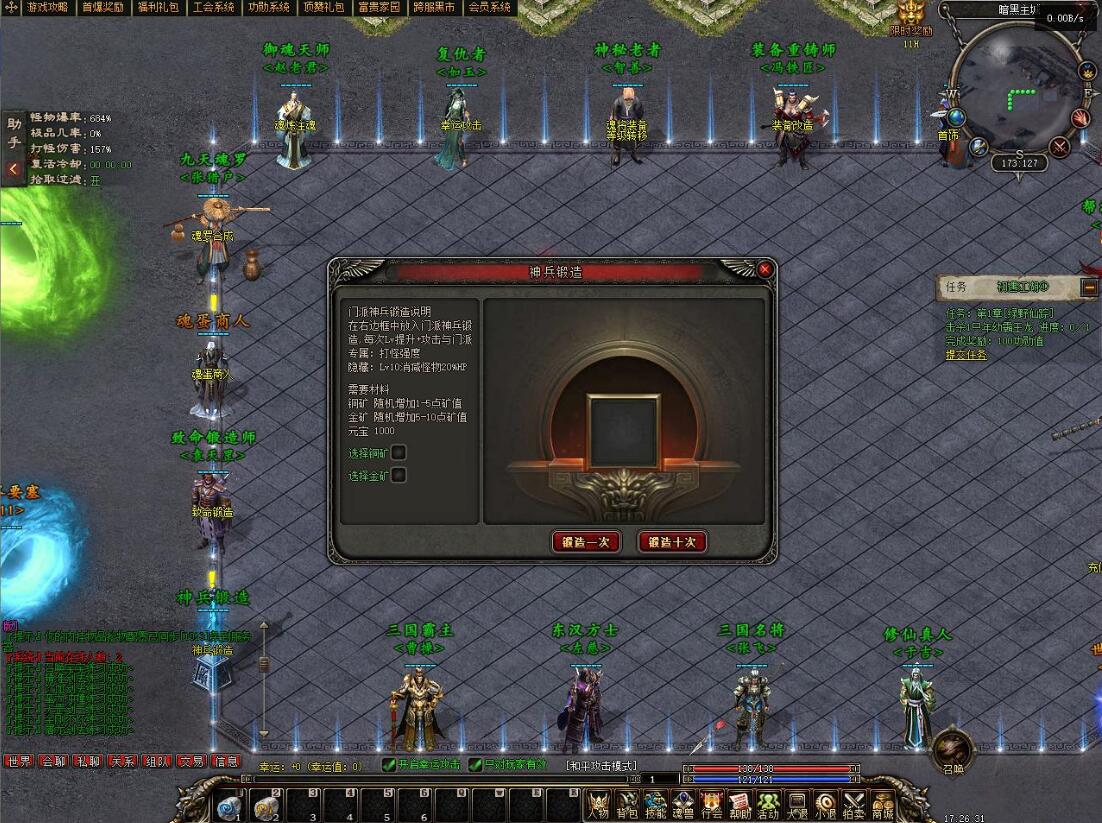Open the 人物 character panel icon
1102x823 pixels.
tap(598, 803)
